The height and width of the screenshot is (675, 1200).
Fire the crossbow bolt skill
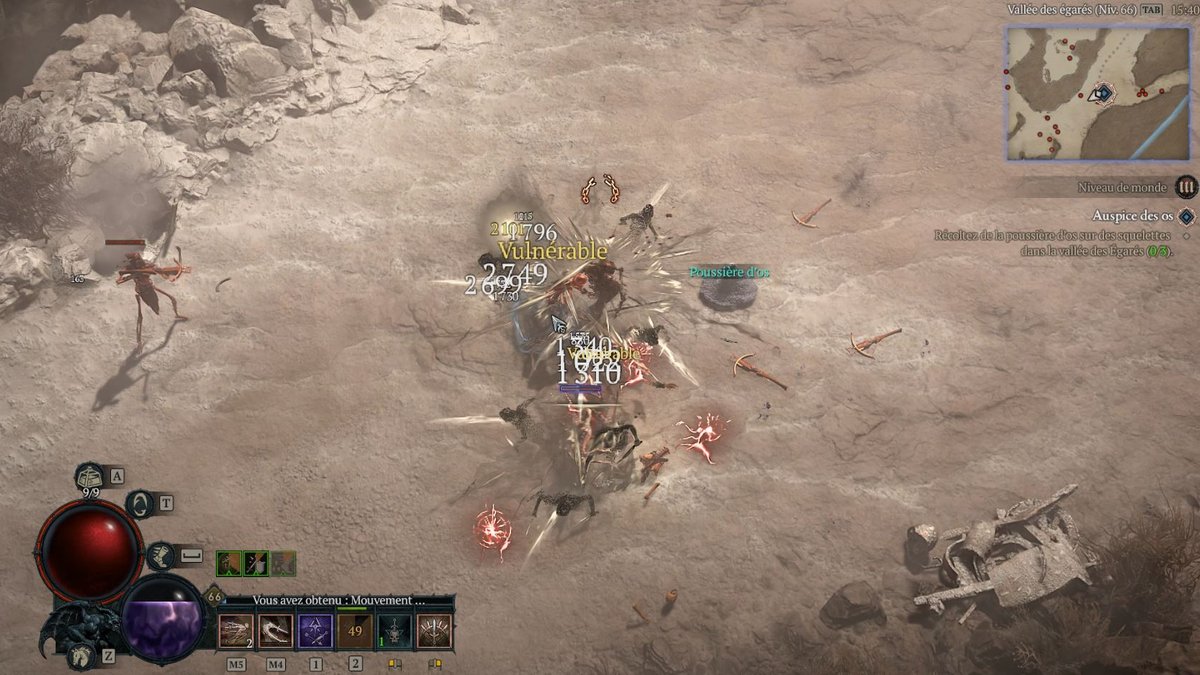(236, 631)
